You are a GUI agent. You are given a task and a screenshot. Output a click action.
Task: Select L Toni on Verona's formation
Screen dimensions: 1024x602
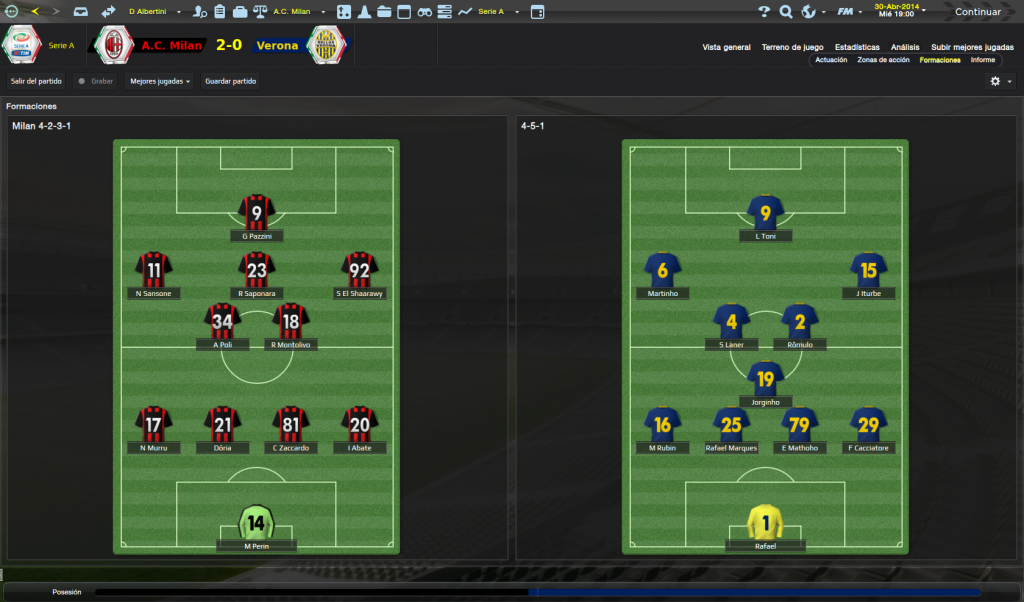pyautogui.click(x=766, y=212)
